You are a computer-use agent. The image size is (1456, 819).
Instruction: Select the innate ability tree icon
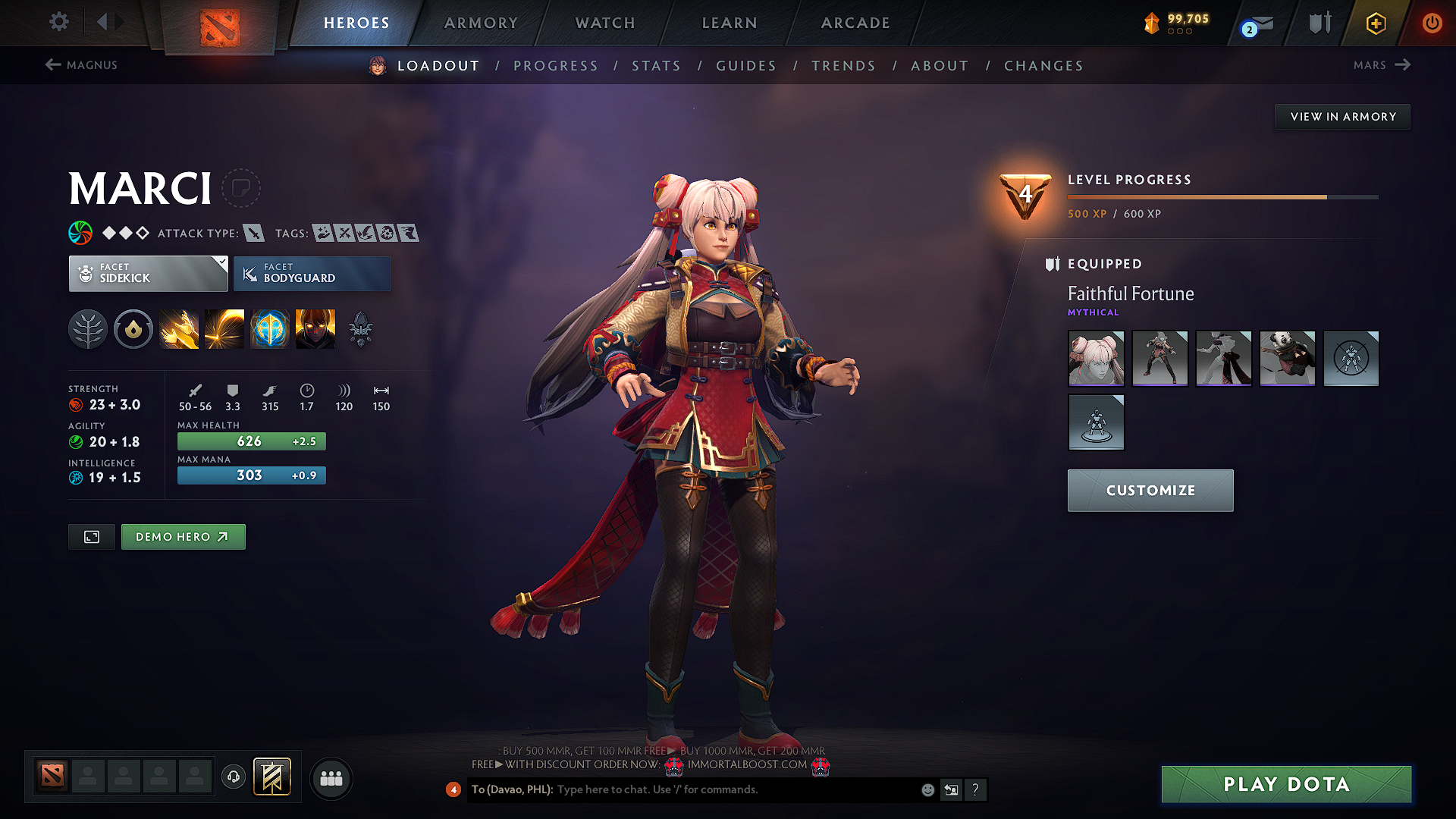[x=88, y=328]
